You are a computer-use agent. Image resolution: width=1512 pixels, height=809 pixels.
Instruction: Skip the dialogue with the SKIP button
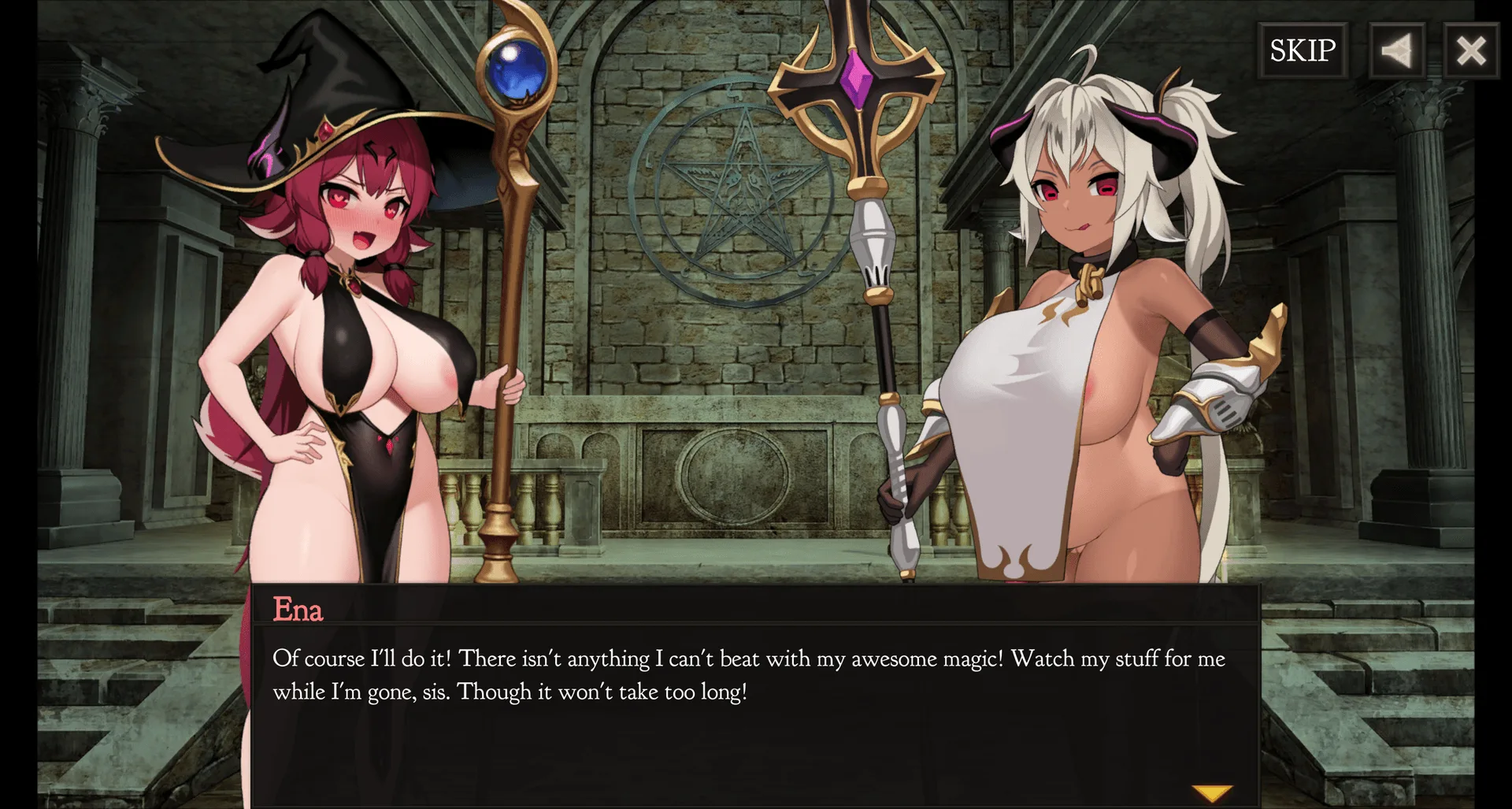pyautogui.click(x=1303, y=50)
